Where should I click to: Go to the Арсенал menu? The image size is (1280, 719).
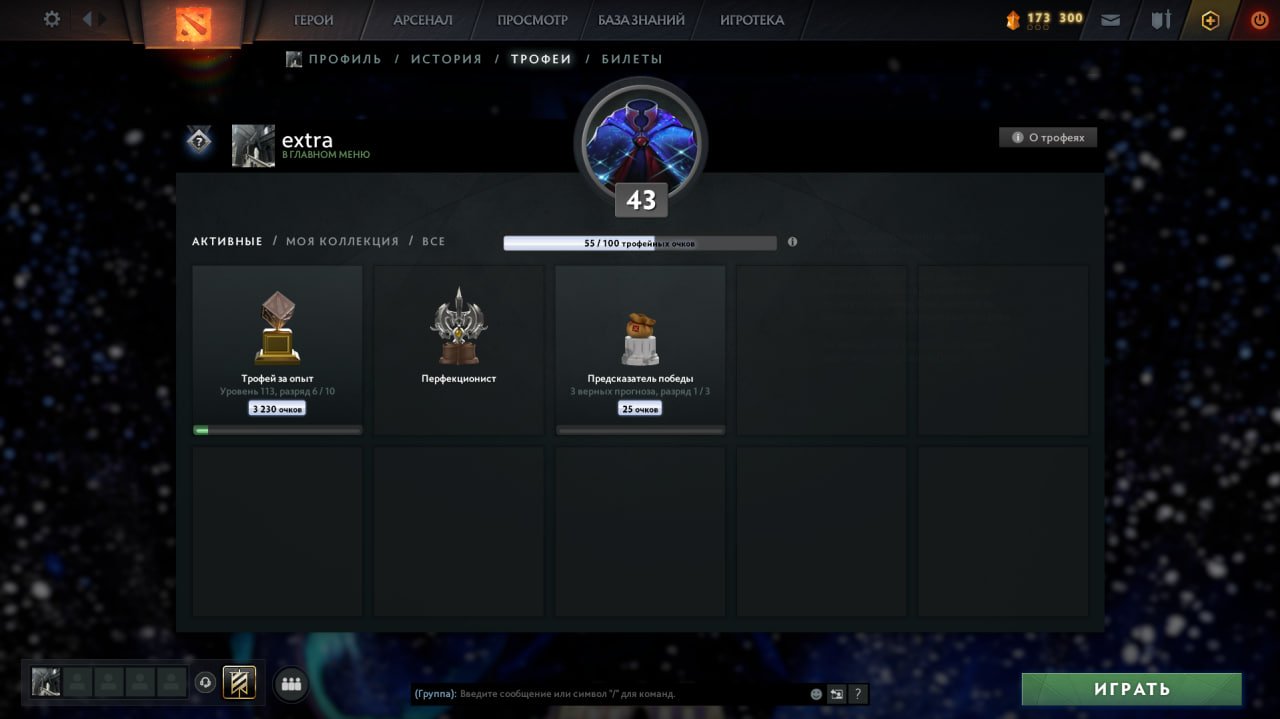(422, 20)
